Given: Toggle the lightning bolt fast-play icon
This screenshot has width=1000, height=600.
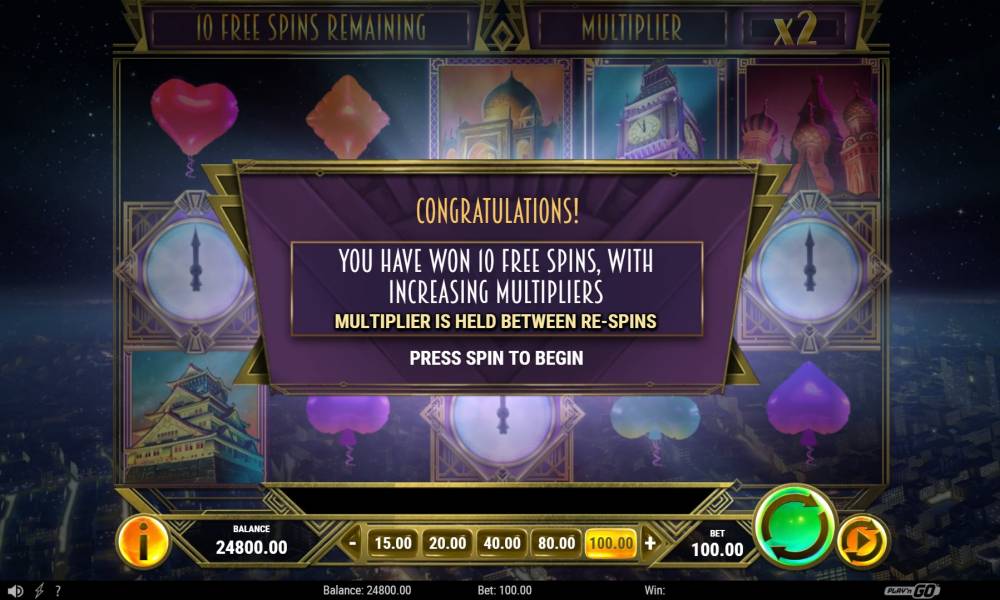Looking at the screenshot, I should 39,591.
